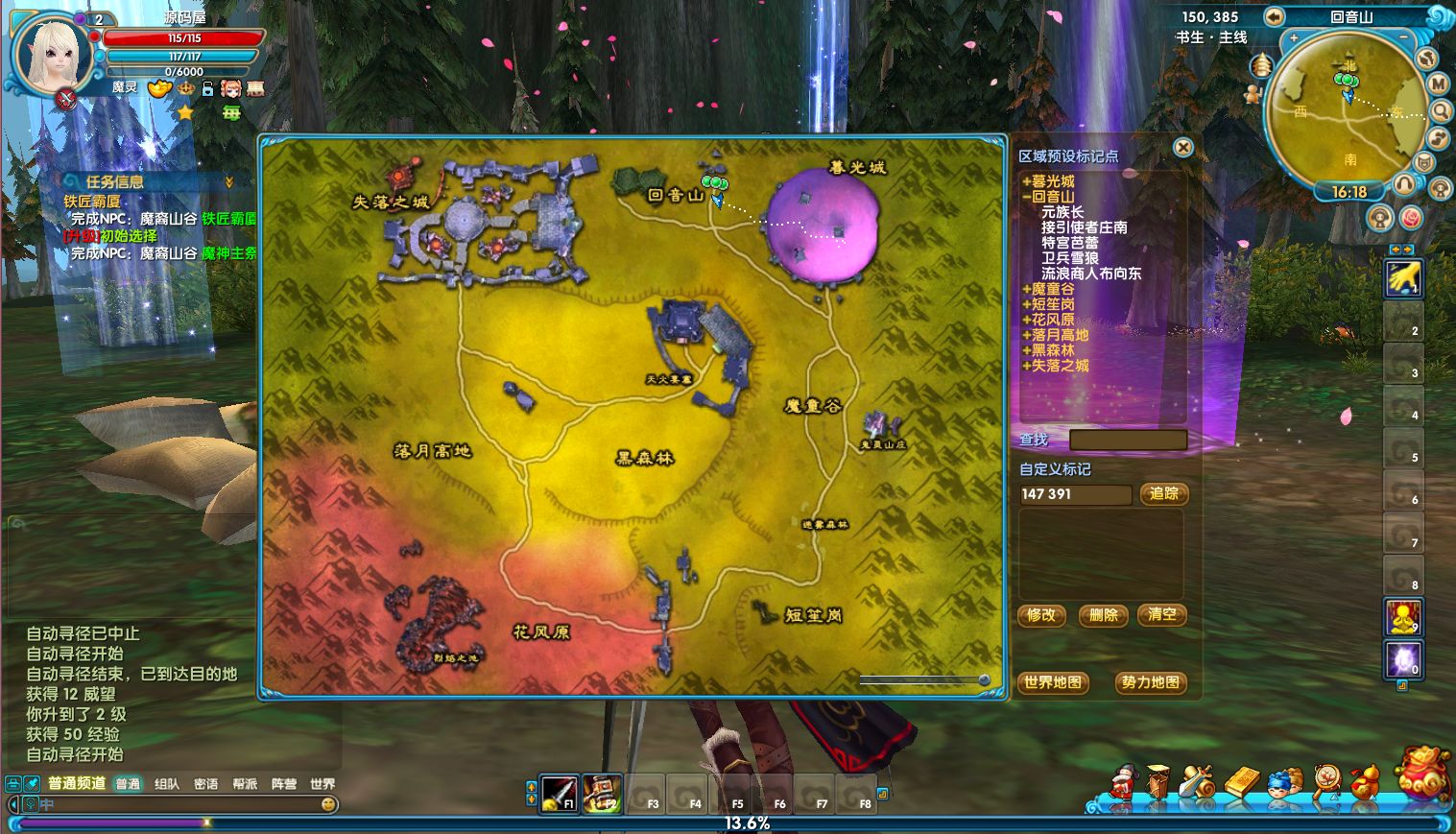Select 流浪商人布向东 in the list
Screen dimensions: 1456x834
1091,274
